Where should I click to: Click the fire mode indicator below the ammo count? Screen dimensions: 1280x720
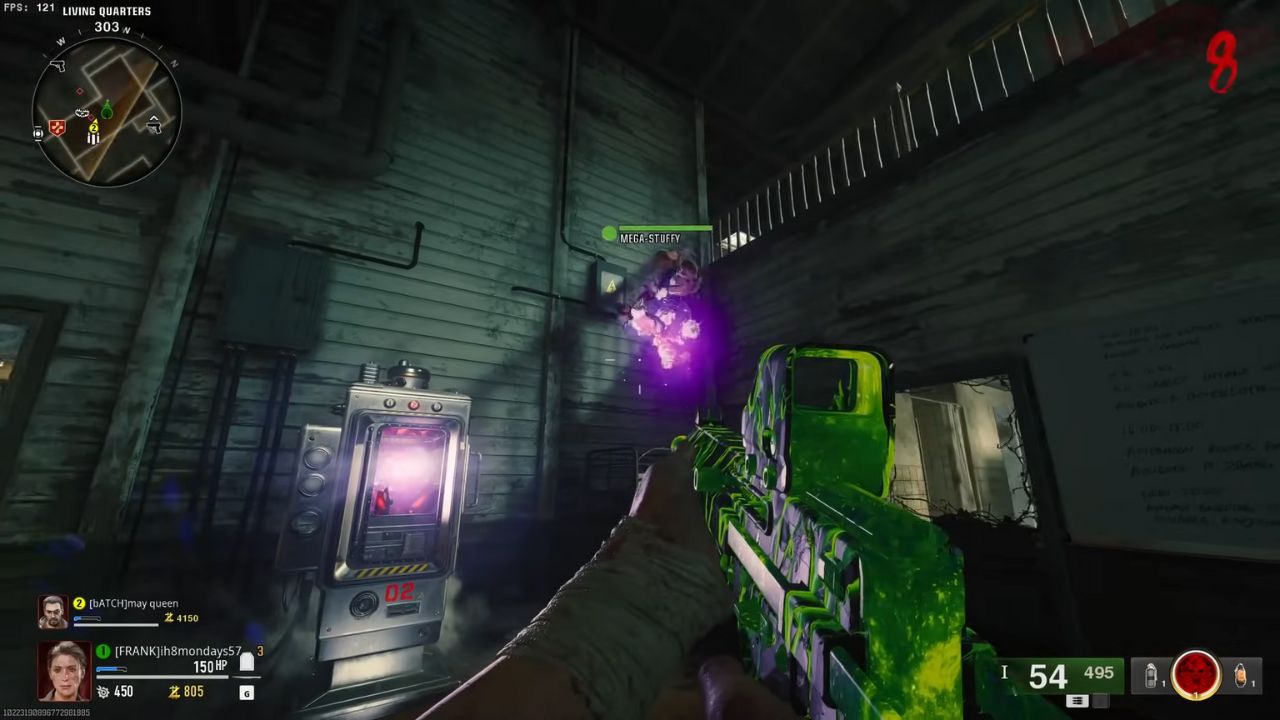point(1078,701)
